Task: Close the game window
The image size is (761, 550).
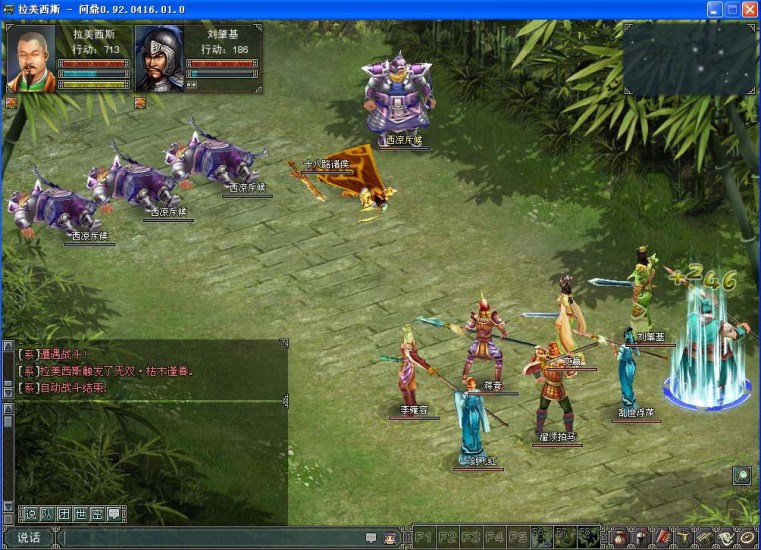Action: click(x=749, y=9)
